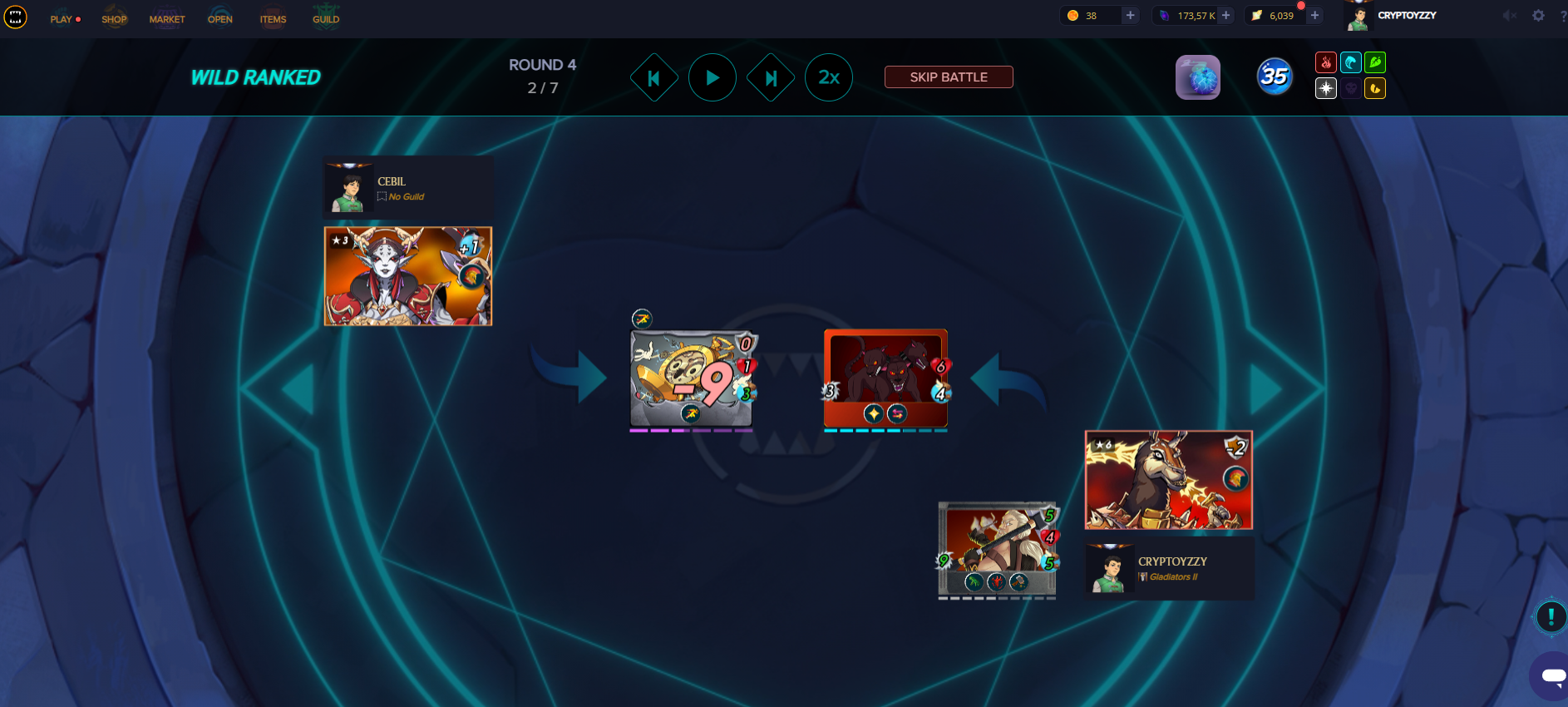Toggle 2x playback speed
Screen dimensions: 1568x707
829,77
